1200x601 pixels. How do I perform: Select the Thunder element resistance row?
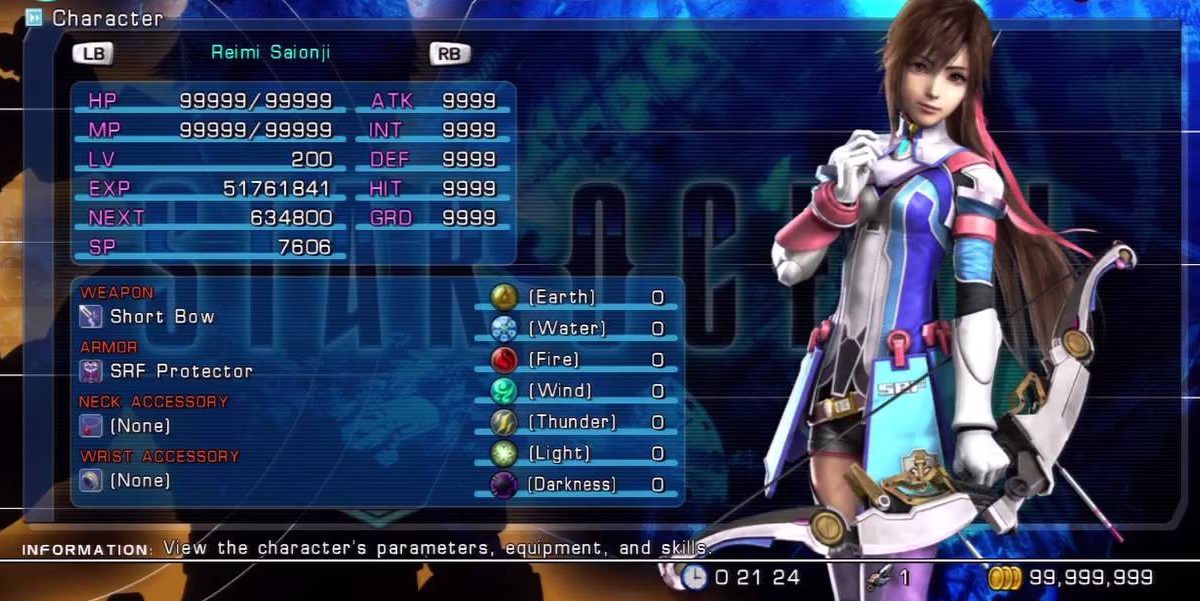(x=580, y=422)
